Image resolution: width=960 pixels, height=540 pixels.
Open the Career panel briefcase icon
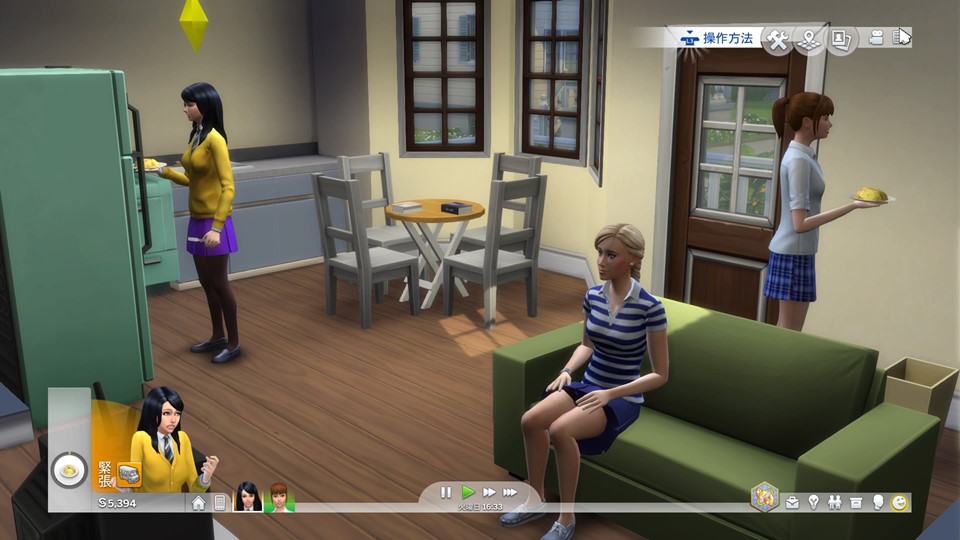tap(792, 503)
